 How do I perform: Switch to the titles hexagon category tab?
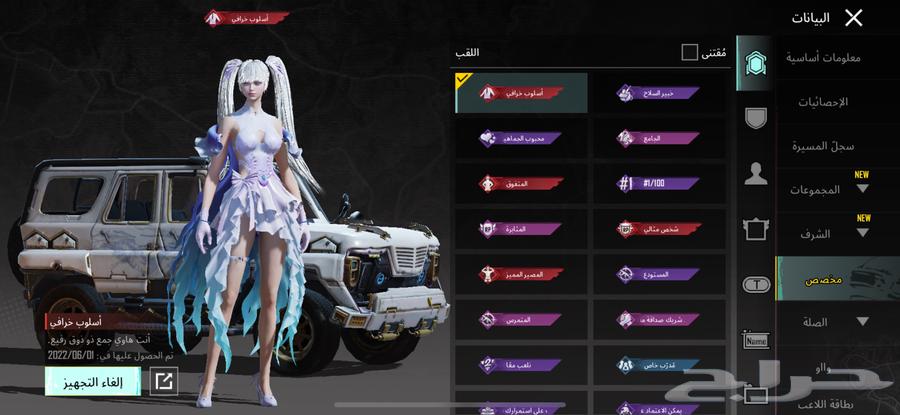coord(755,62)
